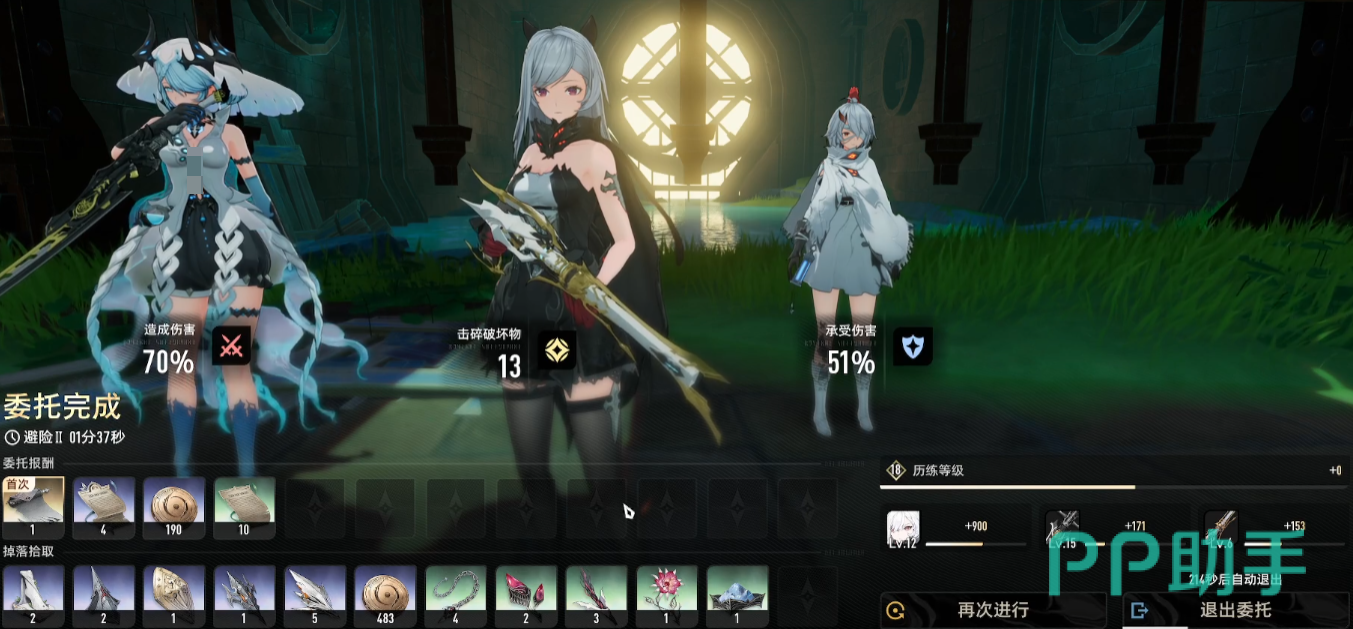Click the shield damage taken icon
Image resolution: width=1353 pixels, height=629 pixels.
coord(912,346)
